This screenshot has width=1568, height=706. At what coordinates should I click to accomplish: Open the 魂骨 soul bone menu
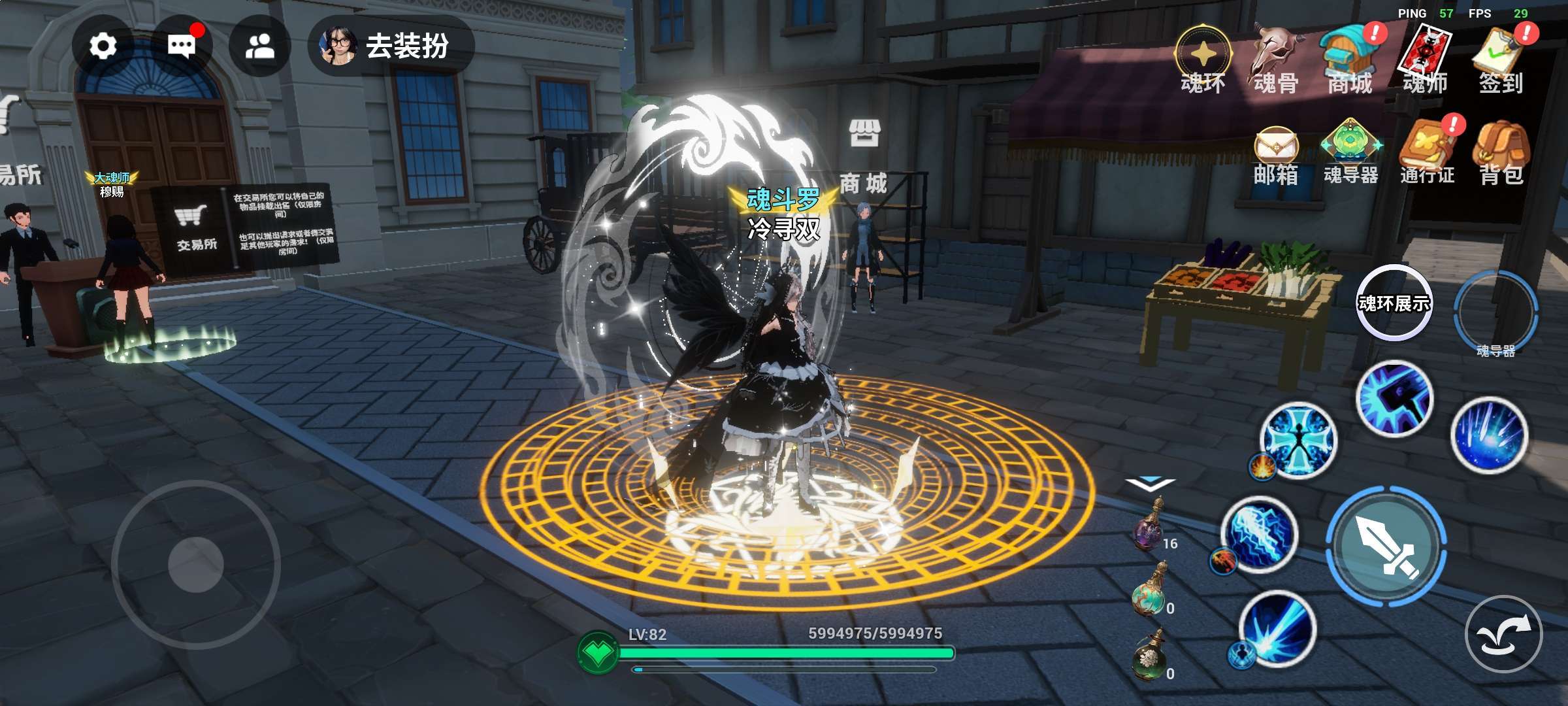point(1276,59)
